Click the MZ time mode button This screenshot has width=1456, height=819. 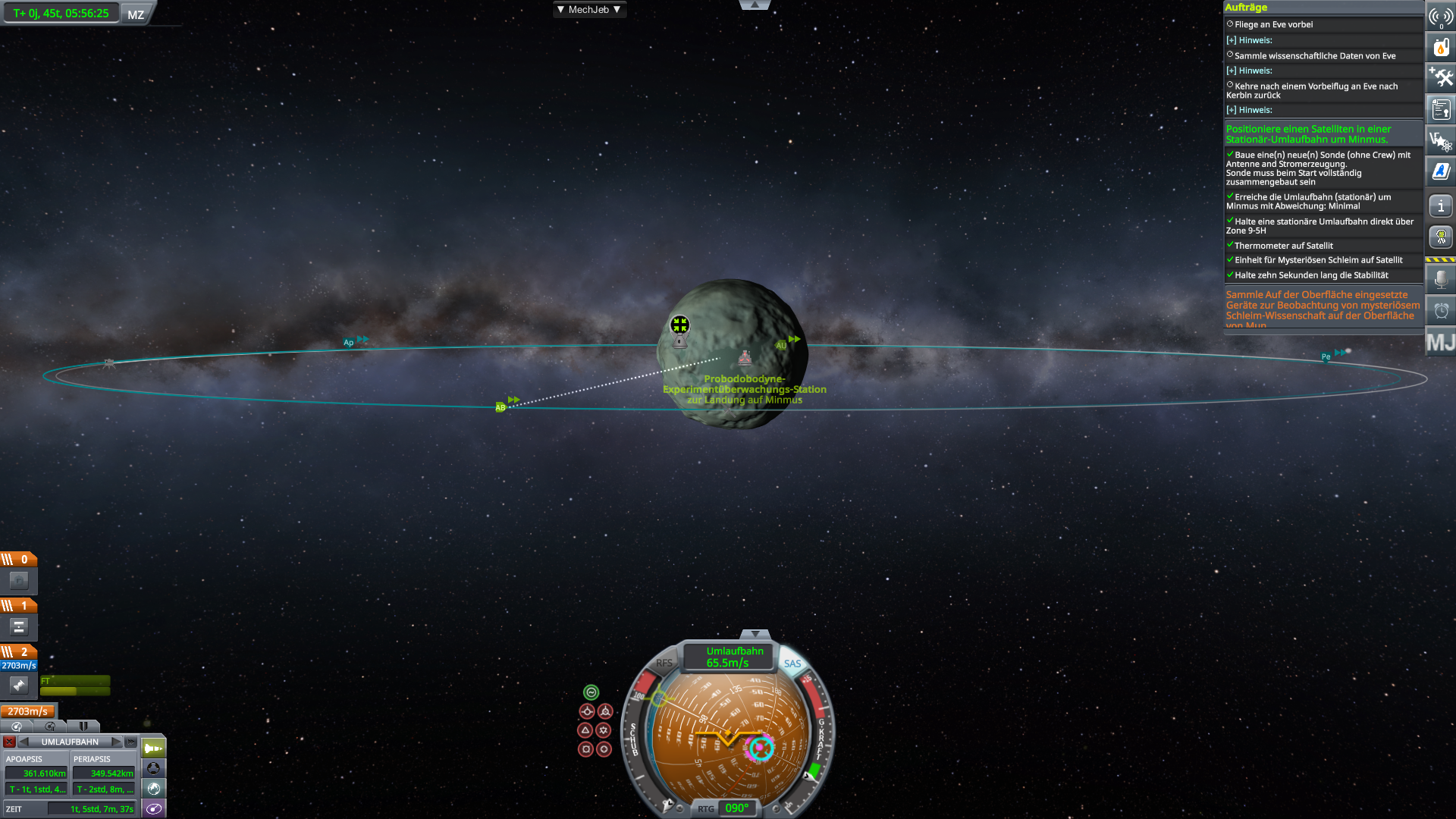tap(136, 14)
